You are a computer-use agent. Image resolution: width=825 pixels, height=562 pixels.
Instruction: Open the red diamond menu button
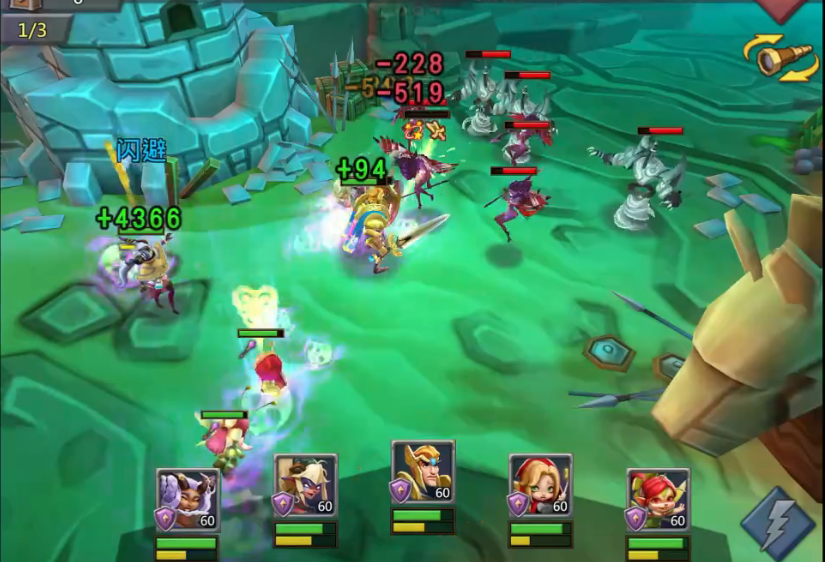tap(779, 9)
